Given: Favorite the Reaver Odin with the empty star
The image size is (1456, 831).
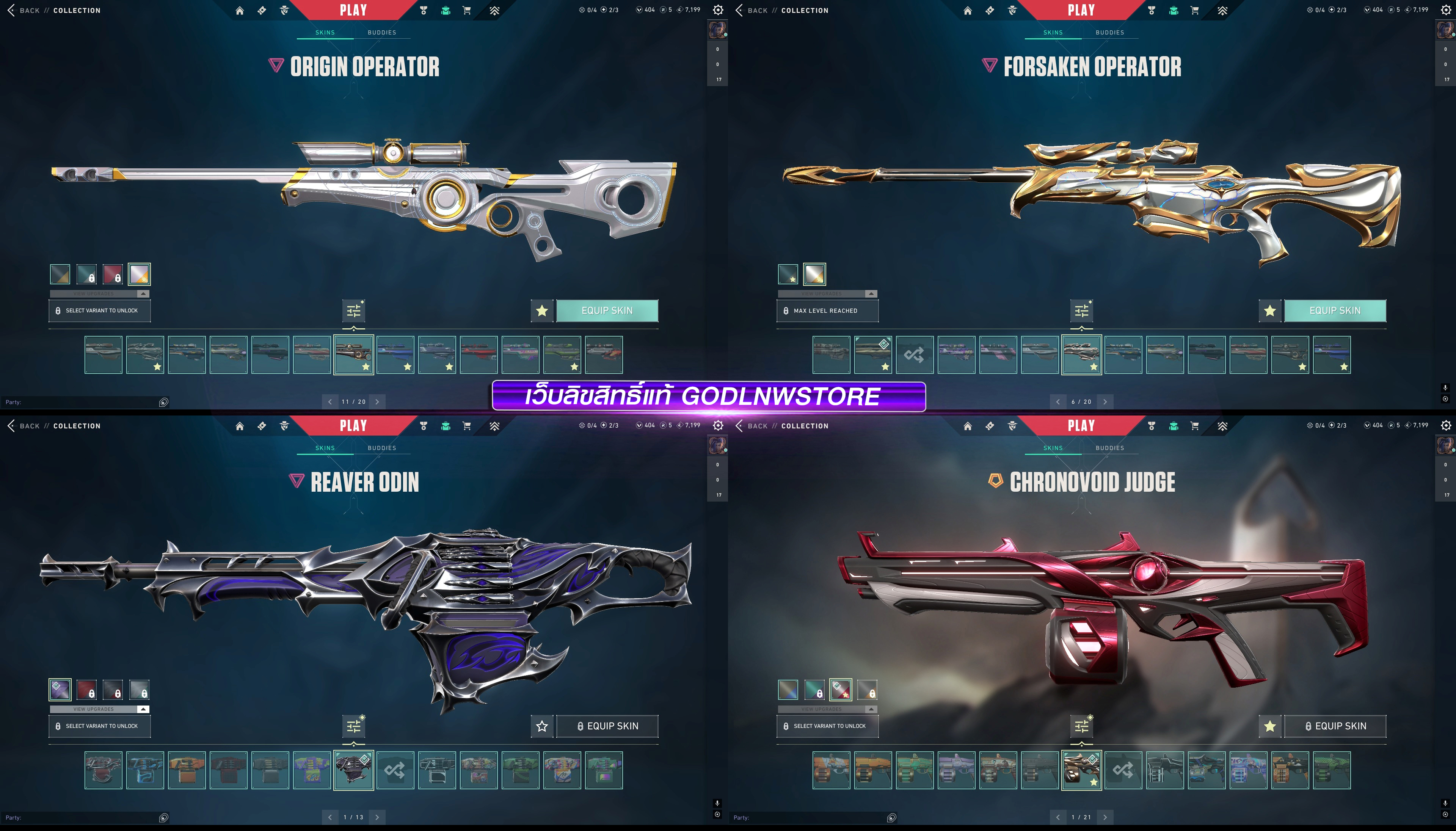Looking at the screenshot, I should pyautogui.click(x=542, y=726).
